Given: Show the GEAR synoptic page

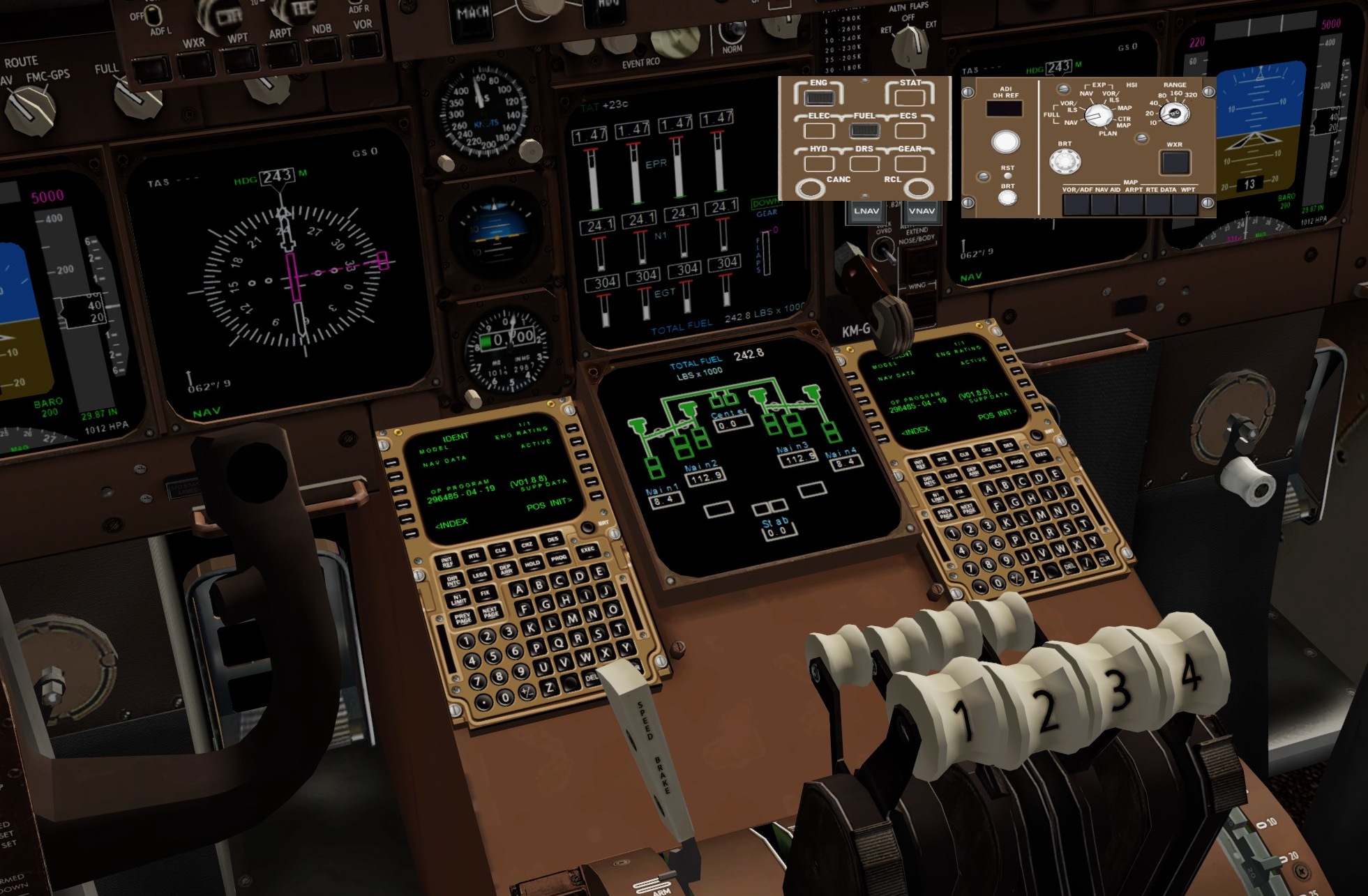Looking at the screenshot, I should (910, 164).
